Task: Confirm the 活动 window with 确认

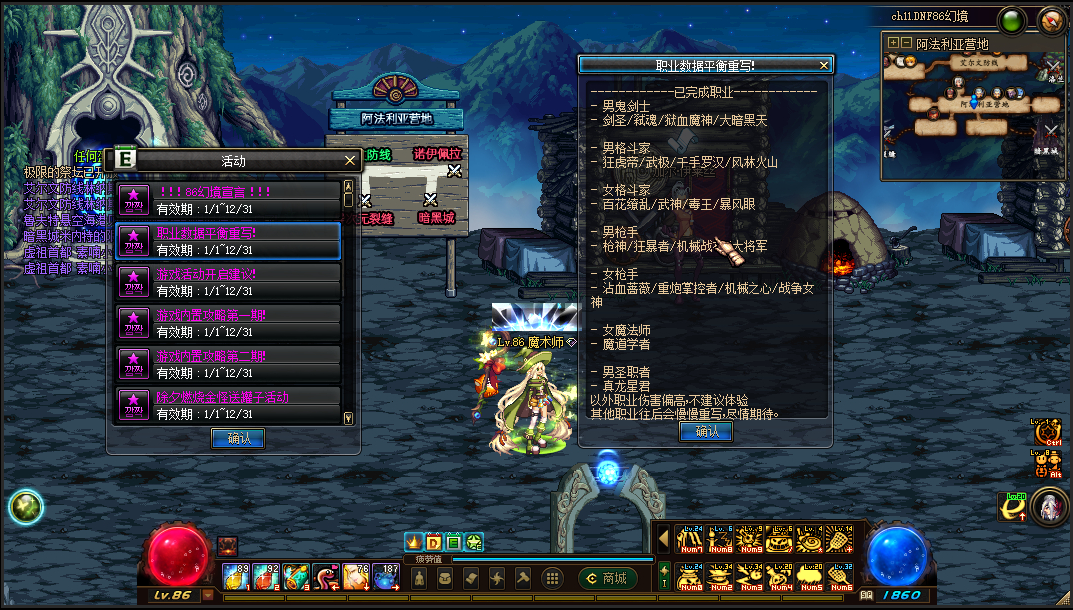Action: (x=238, y=438)
